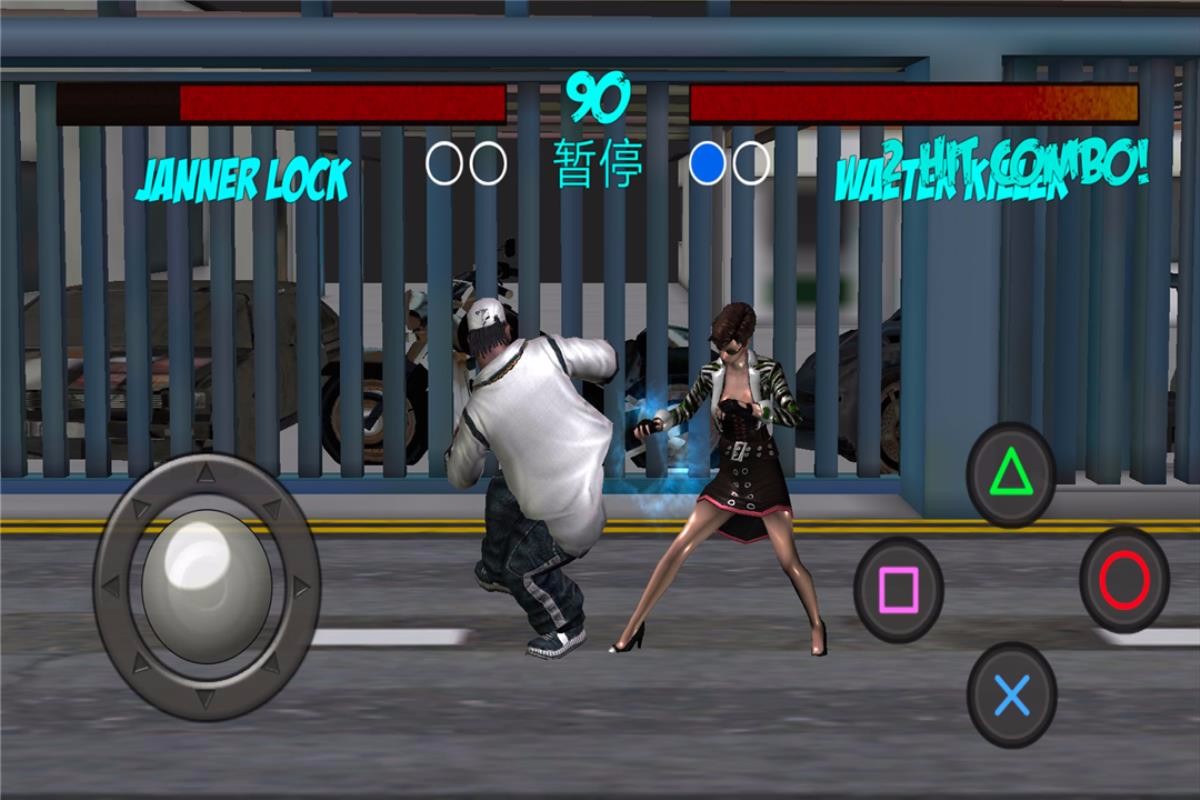This screenshot has width=1200, height=800.
Task: Hit the pink square attack button
Action: (x=898, y=589)
